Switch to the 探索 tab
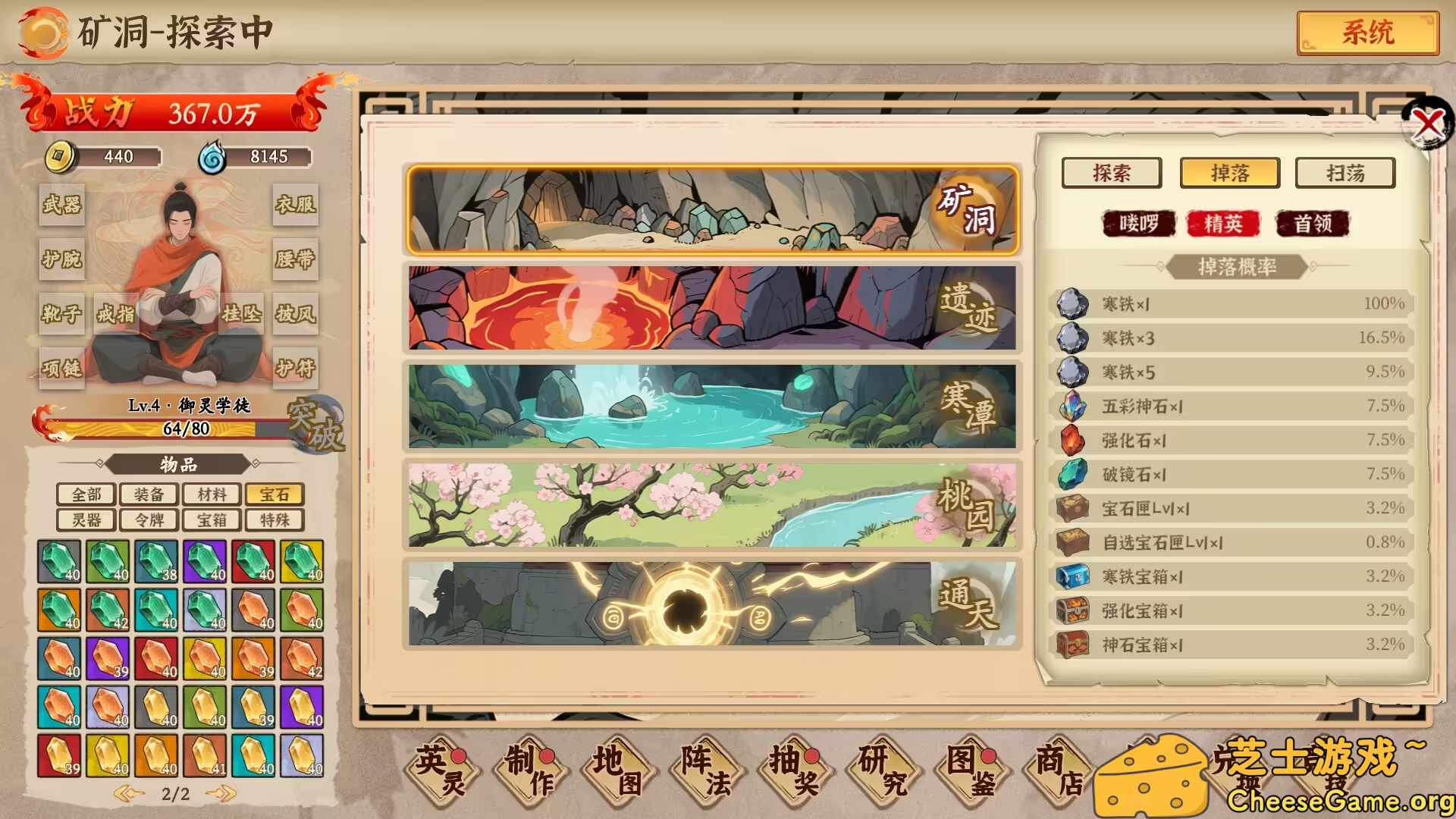 tap(1113, 173)
